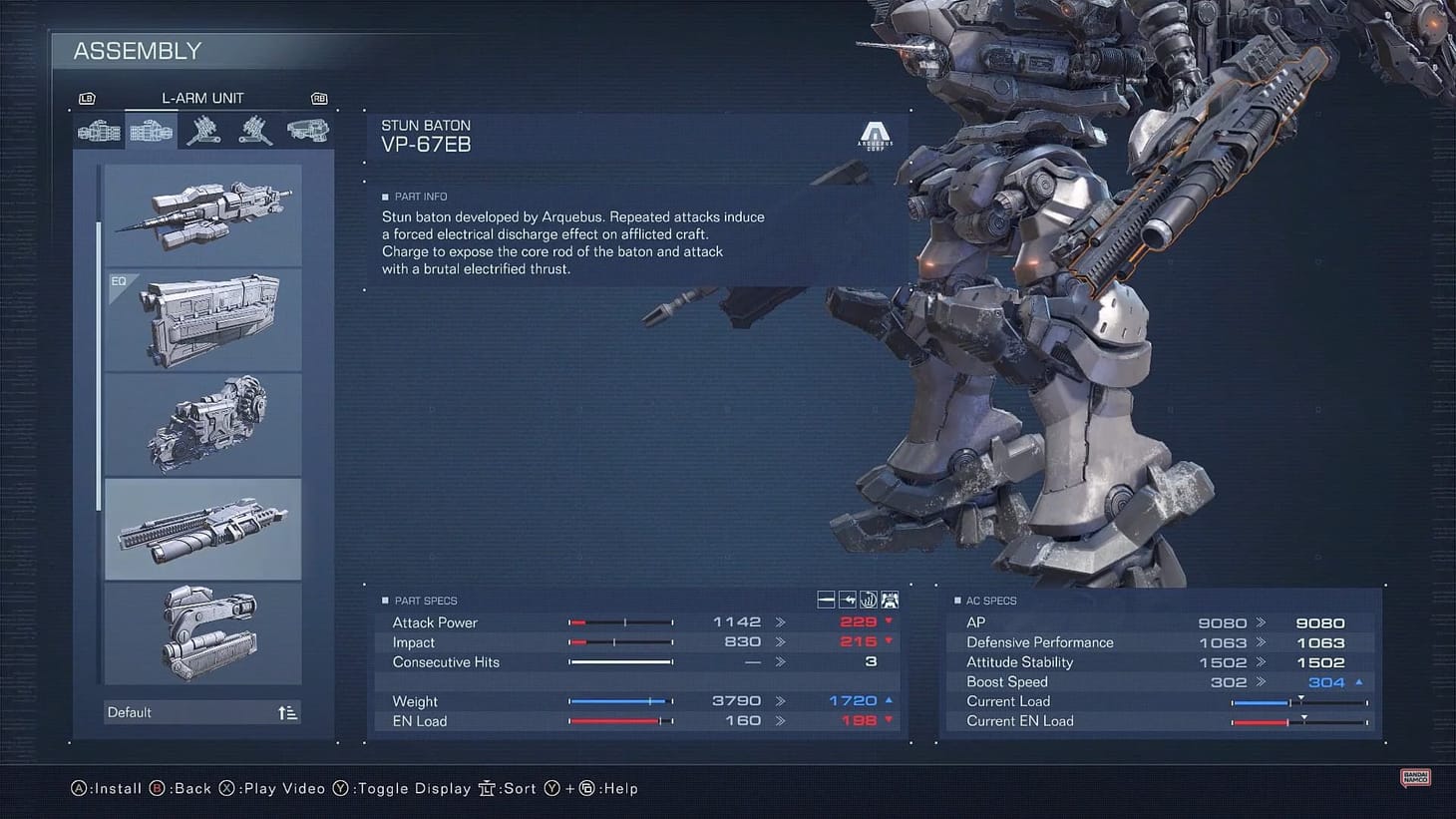1456x819 pixels.
Task: Select the L-Back Unit missile rack icon
Action: pos(256,131)
